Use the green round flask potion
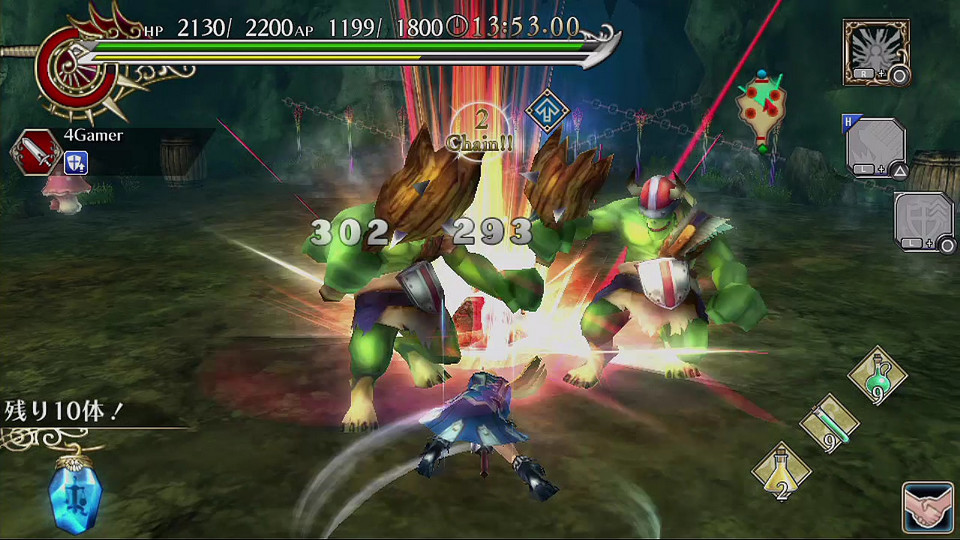The image size is (960, 540). 877,376
